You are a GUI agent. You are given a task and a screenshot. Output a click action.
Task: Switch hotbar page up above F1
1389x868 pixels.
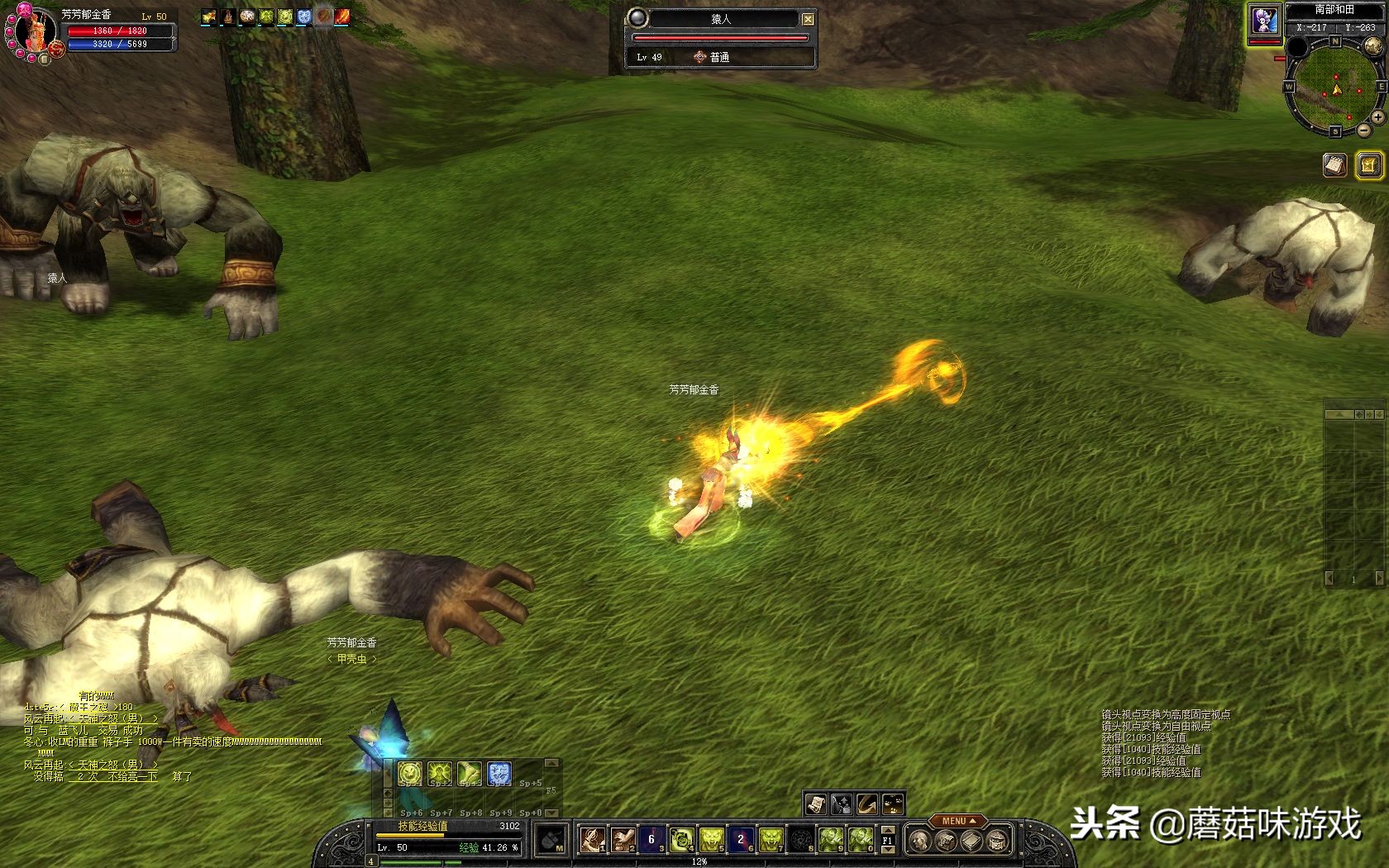888,829
